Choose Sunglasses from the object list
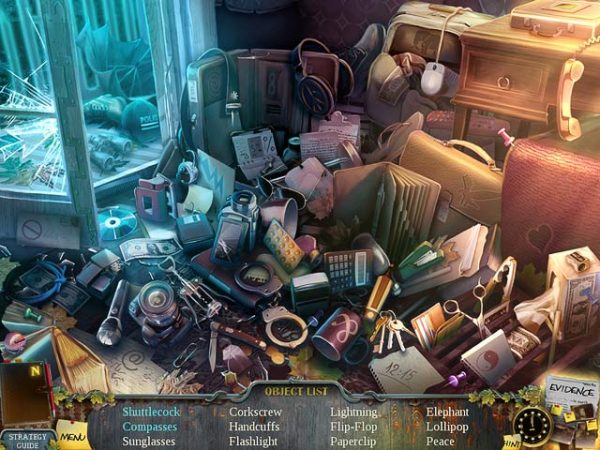Viewport: 600px width, 450px height. coord(149,441)
